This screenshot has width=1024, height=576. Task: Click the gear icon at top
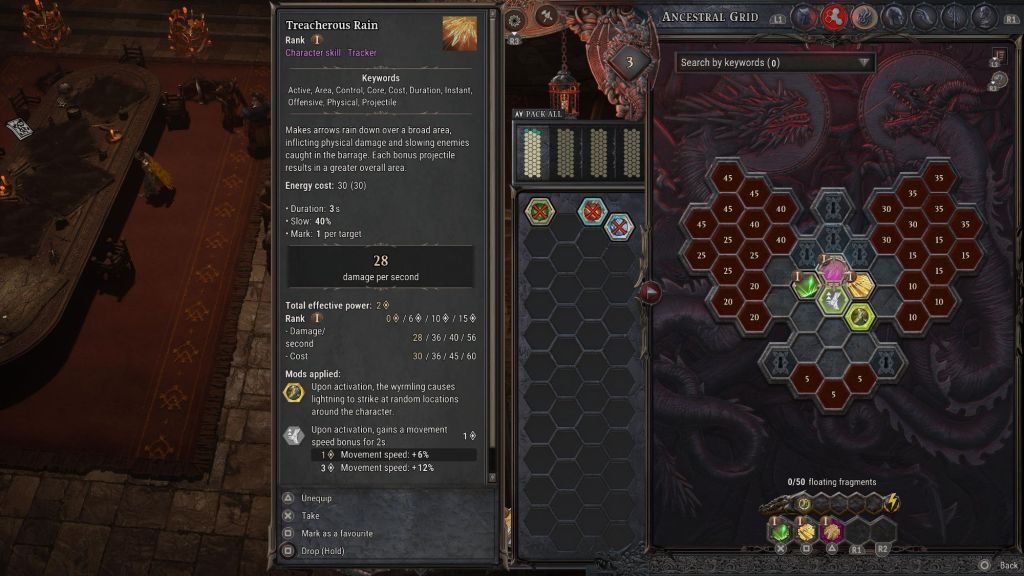pyautogui.click(x=515, y=19)
